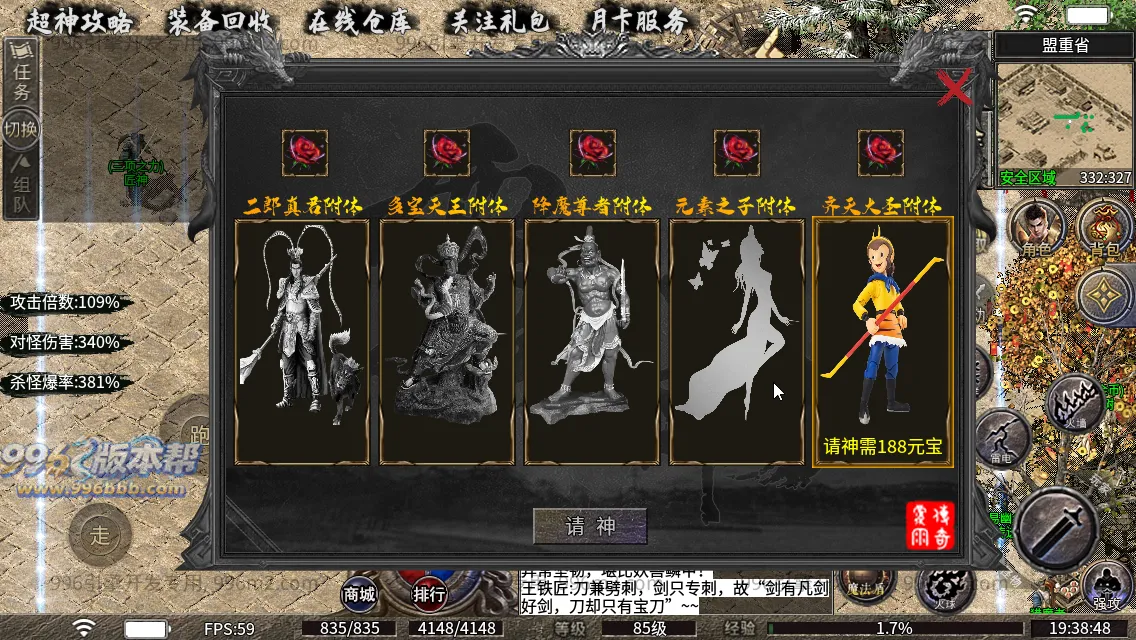Open the 角色 character sheet
Viewport: 1136px width, 640px height.
[x=1036, y=227]
